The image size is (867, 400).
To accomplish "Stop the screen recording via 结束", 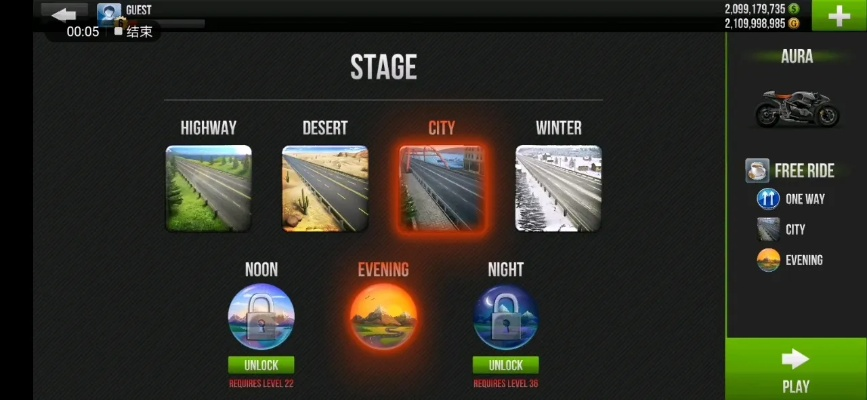I will click(134, 31).
